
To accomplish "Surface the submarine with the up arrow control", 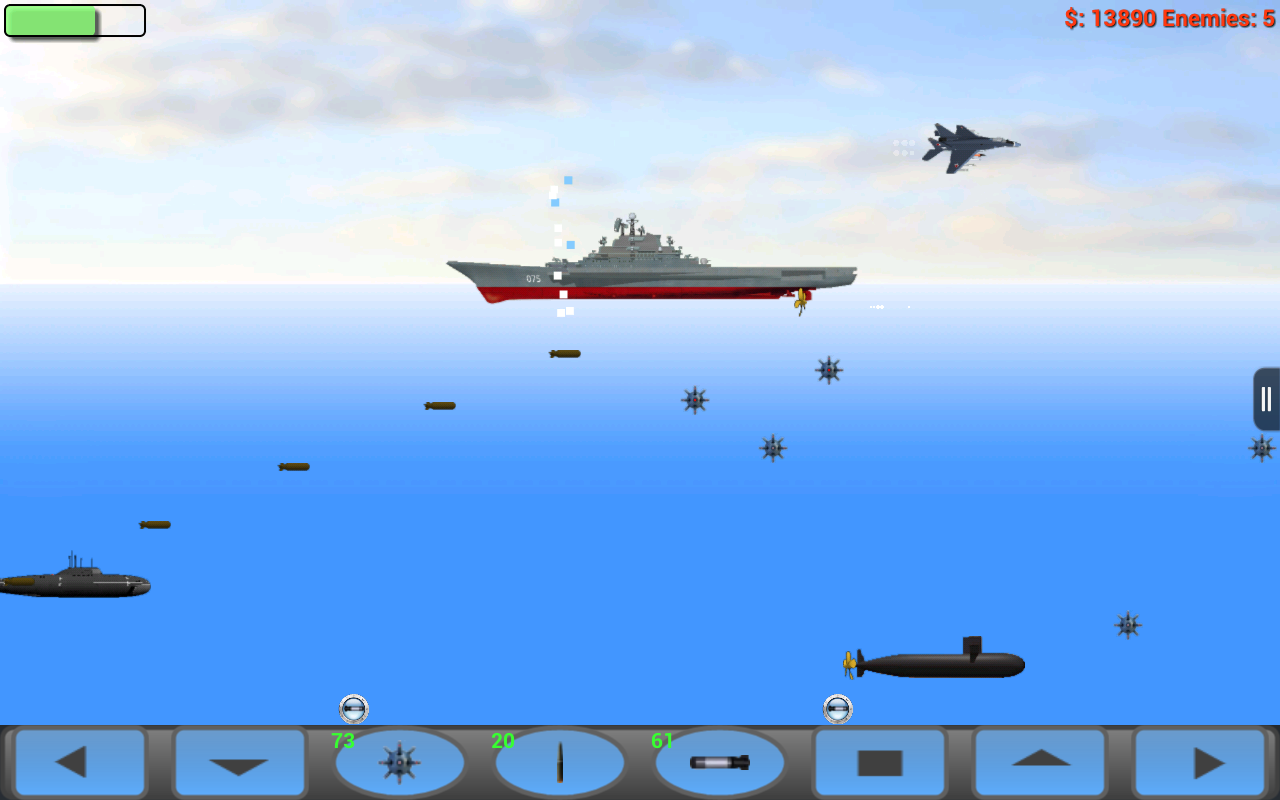I will click(1039, 762).
